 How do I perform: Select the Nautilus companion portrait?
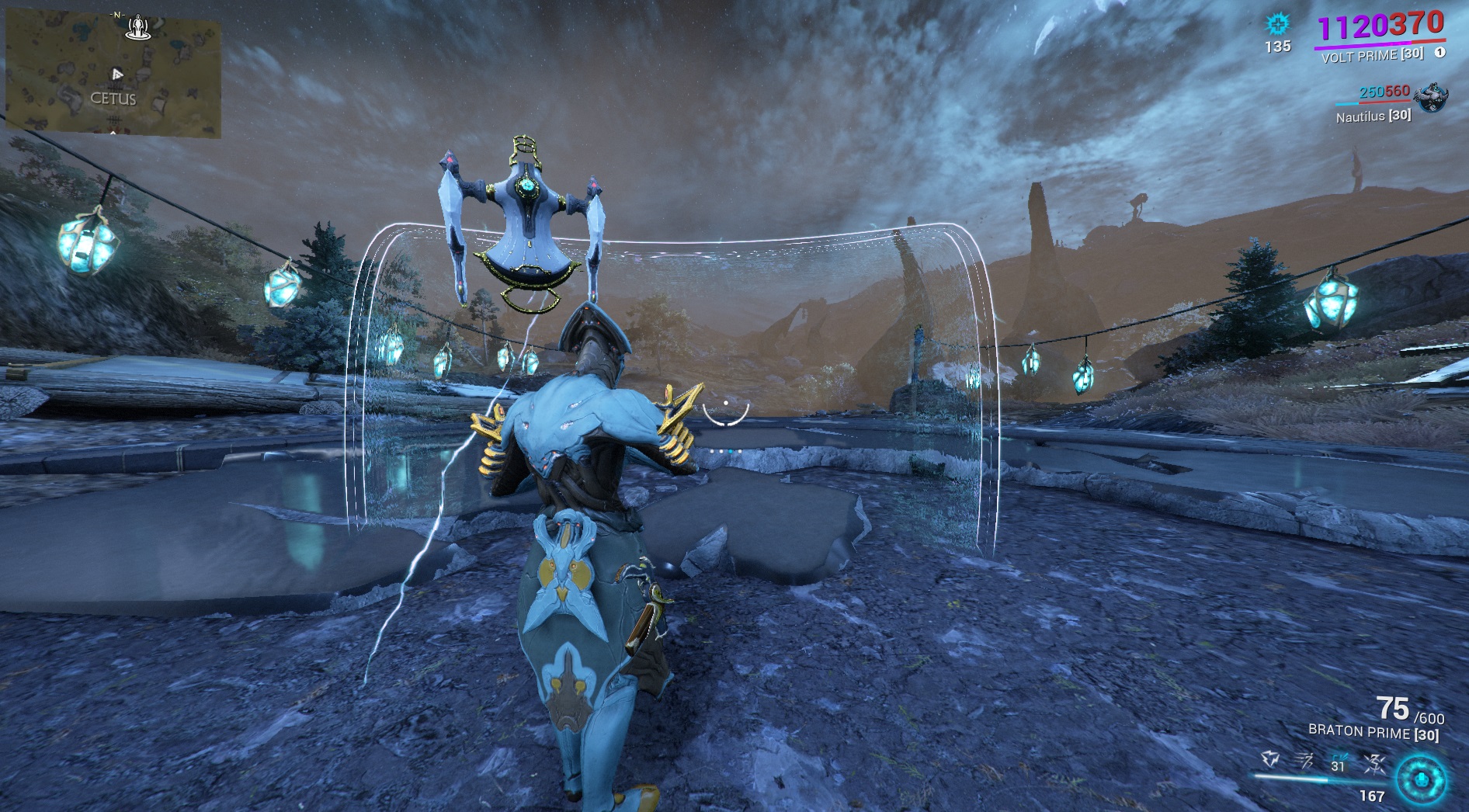pos(1430,99)
